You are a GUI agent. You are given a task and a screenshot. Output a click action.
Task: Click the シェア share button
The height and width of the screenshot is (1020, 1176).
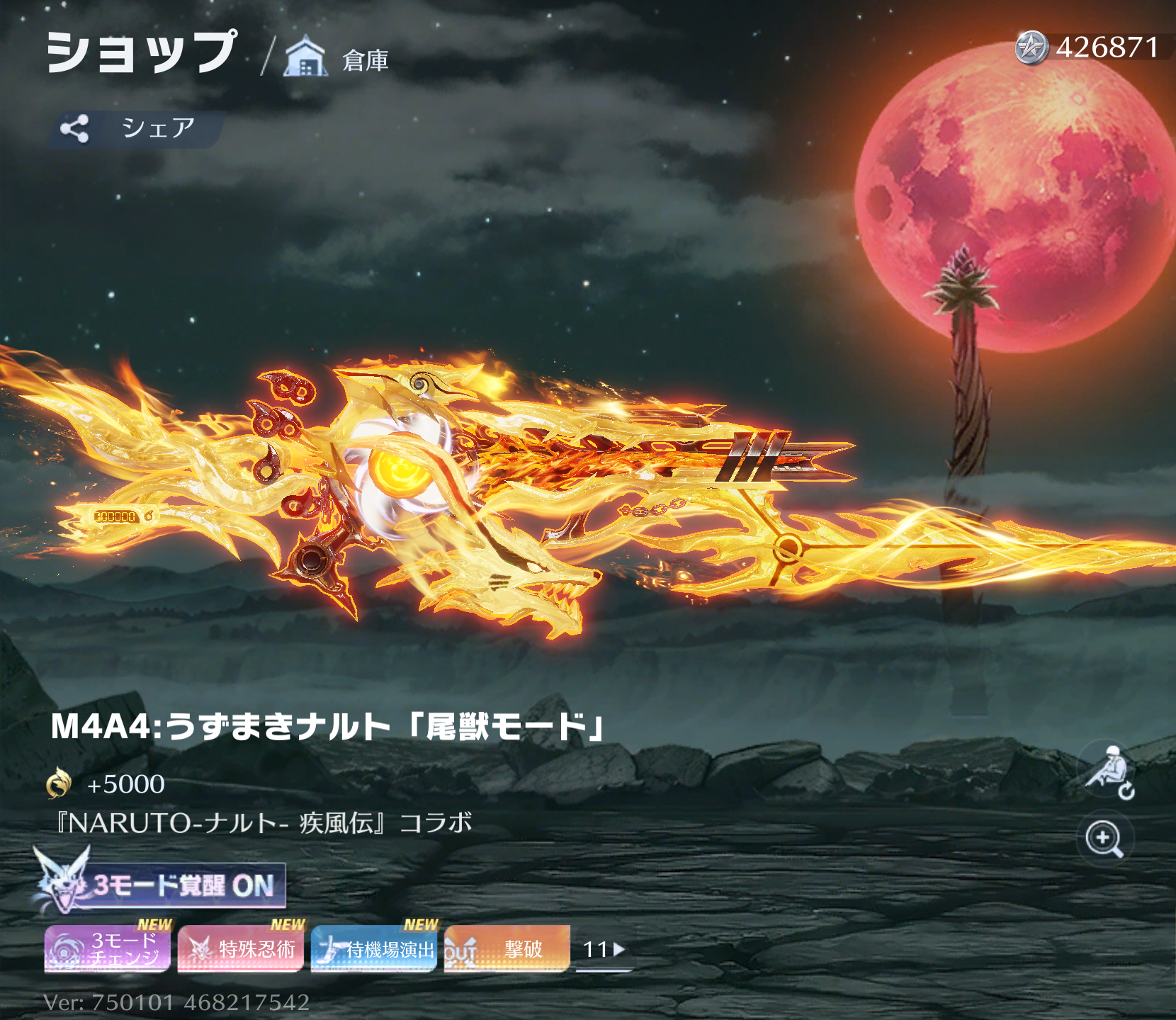136,129
